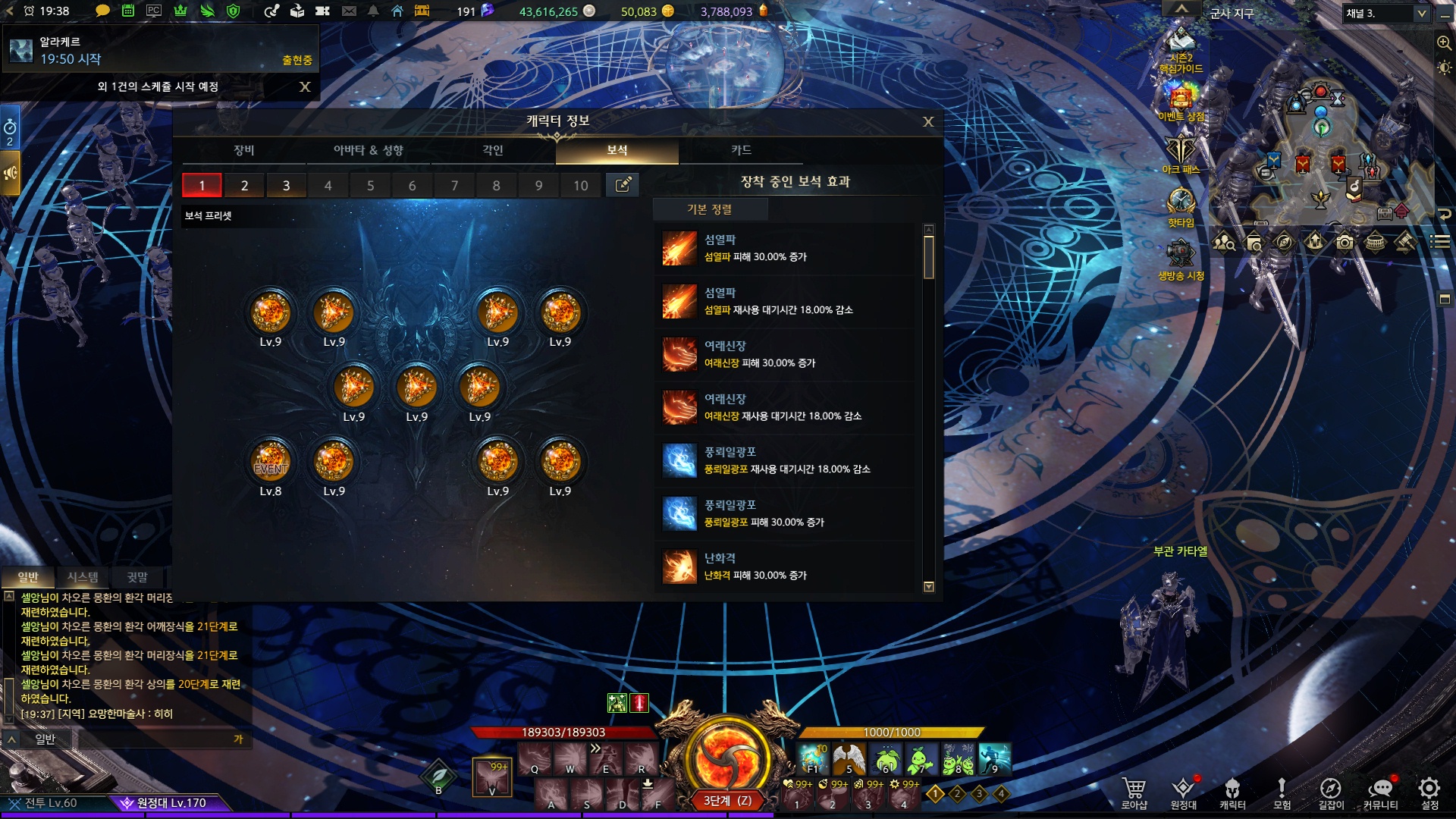Open the 설정 settings menu
Viewport: 1456px width, 819px height.
[1429, 792]
